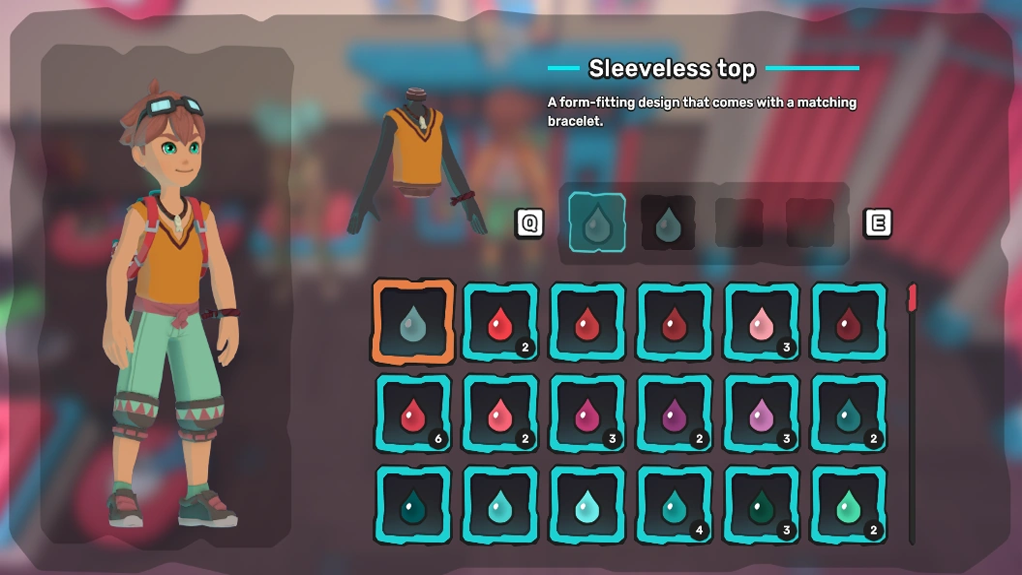This screenshot has width=1022, height=575.
Task: Choose the teal dye with count 4
Action: pyautogui.click(x=674, y=505)
